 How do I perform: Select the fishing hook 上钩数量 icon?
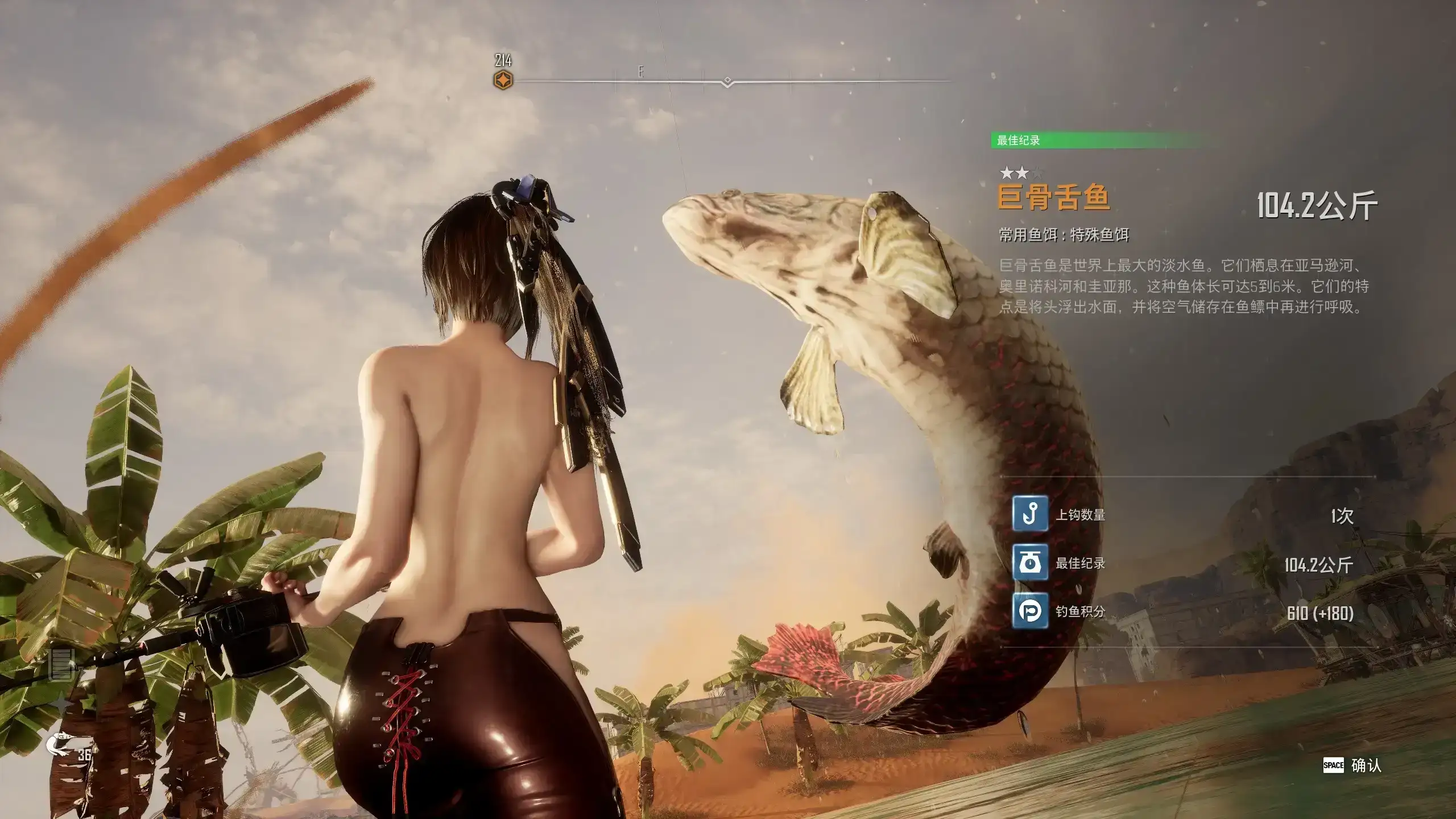pos(1030,514)
